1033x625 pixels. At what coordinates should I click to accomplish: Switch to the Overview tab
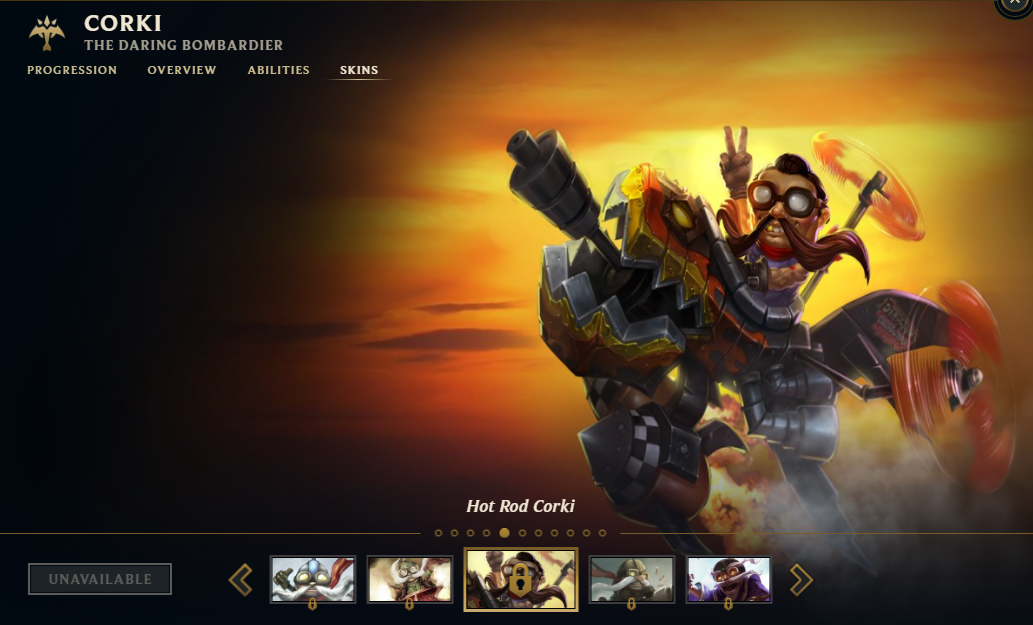tap(182, 70)
